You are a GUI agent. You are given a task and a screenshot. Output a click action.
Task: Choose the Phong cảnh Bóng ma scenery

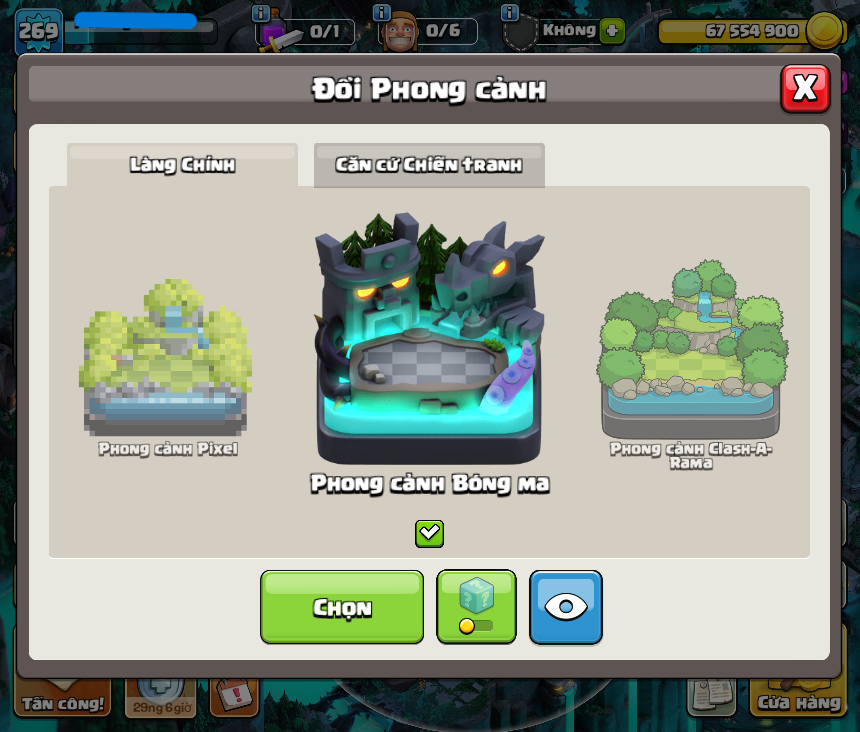429,341
